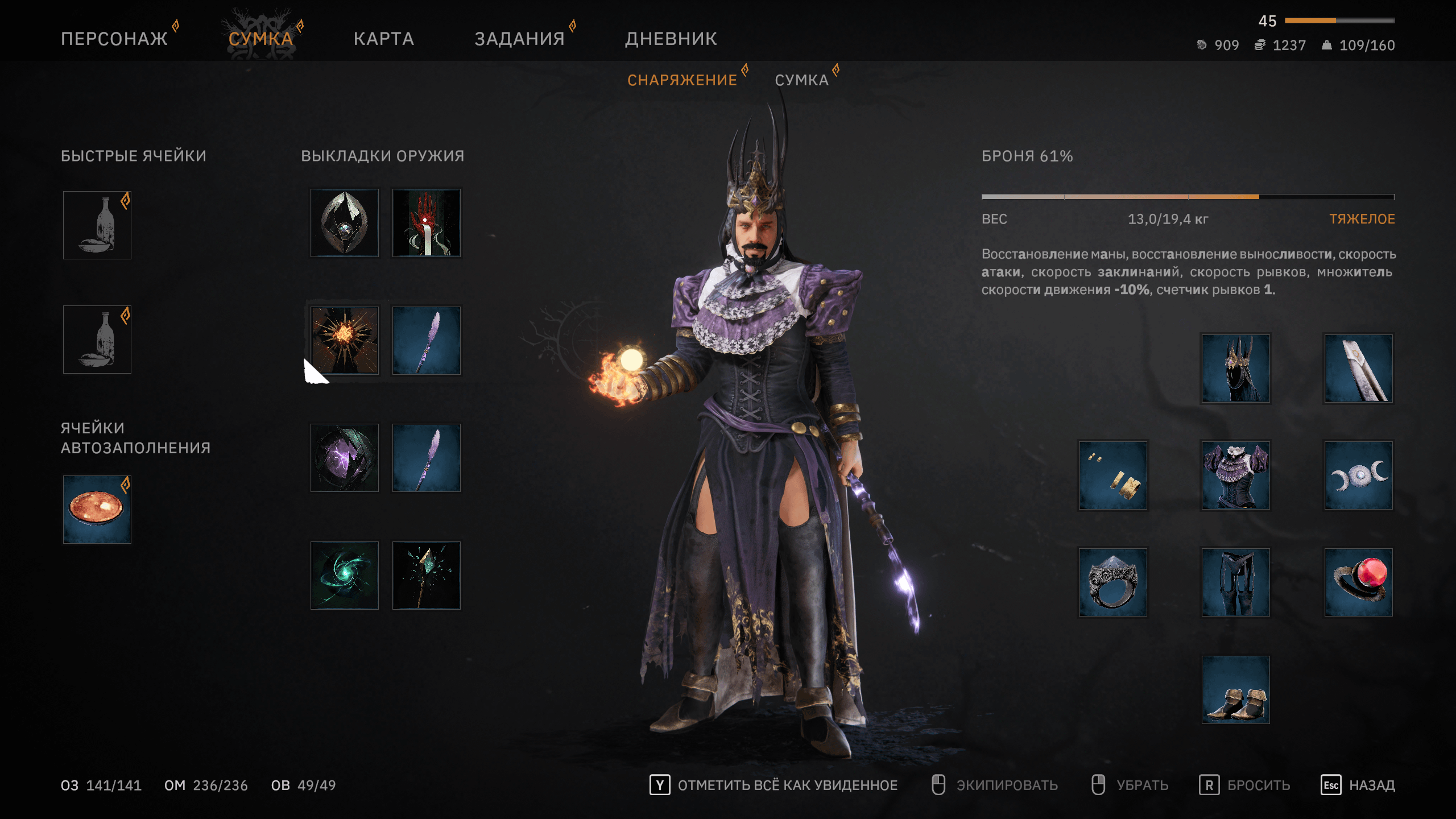Go back with the Назад button
The width and height of the screenshot is (1456, 819).
(x=1371, y=785)
